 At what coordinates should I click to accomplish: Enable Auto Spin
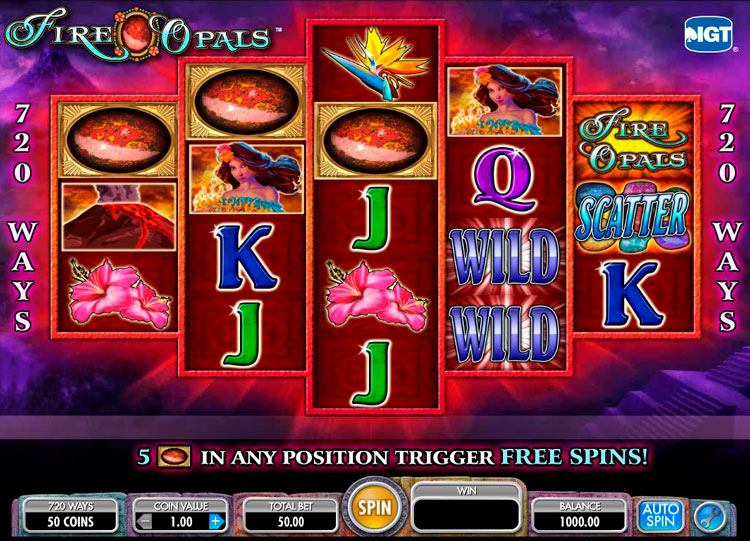[660, 515]
